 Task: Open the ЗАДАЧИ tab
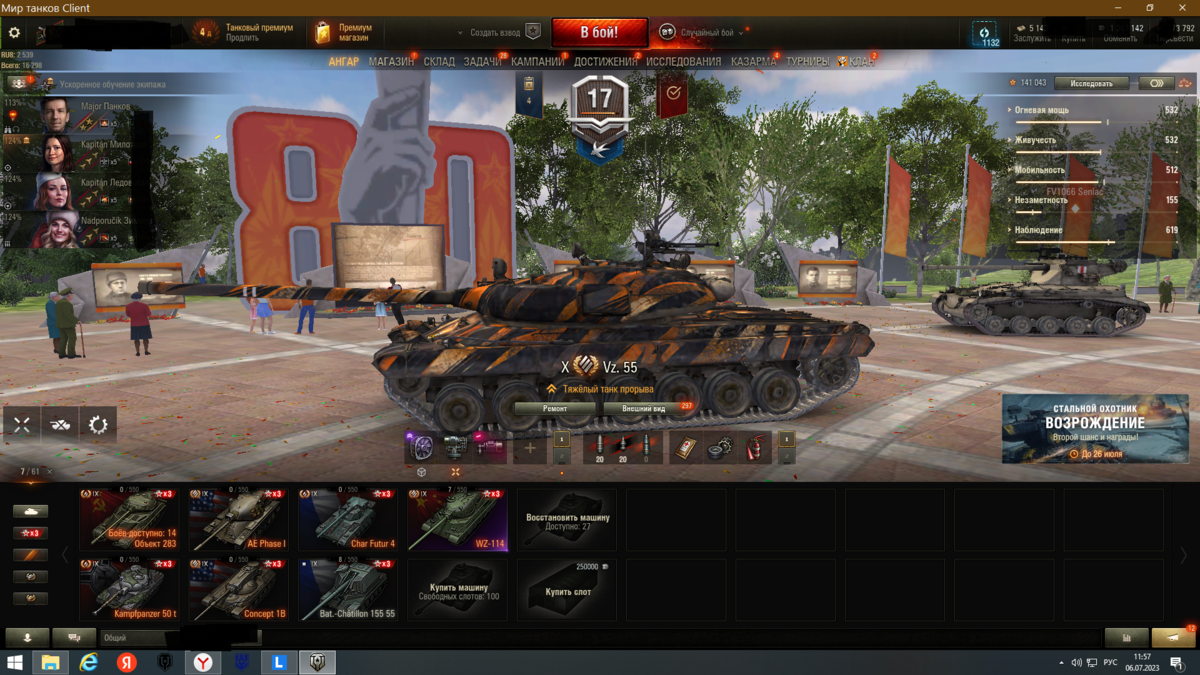click(483, 62)
